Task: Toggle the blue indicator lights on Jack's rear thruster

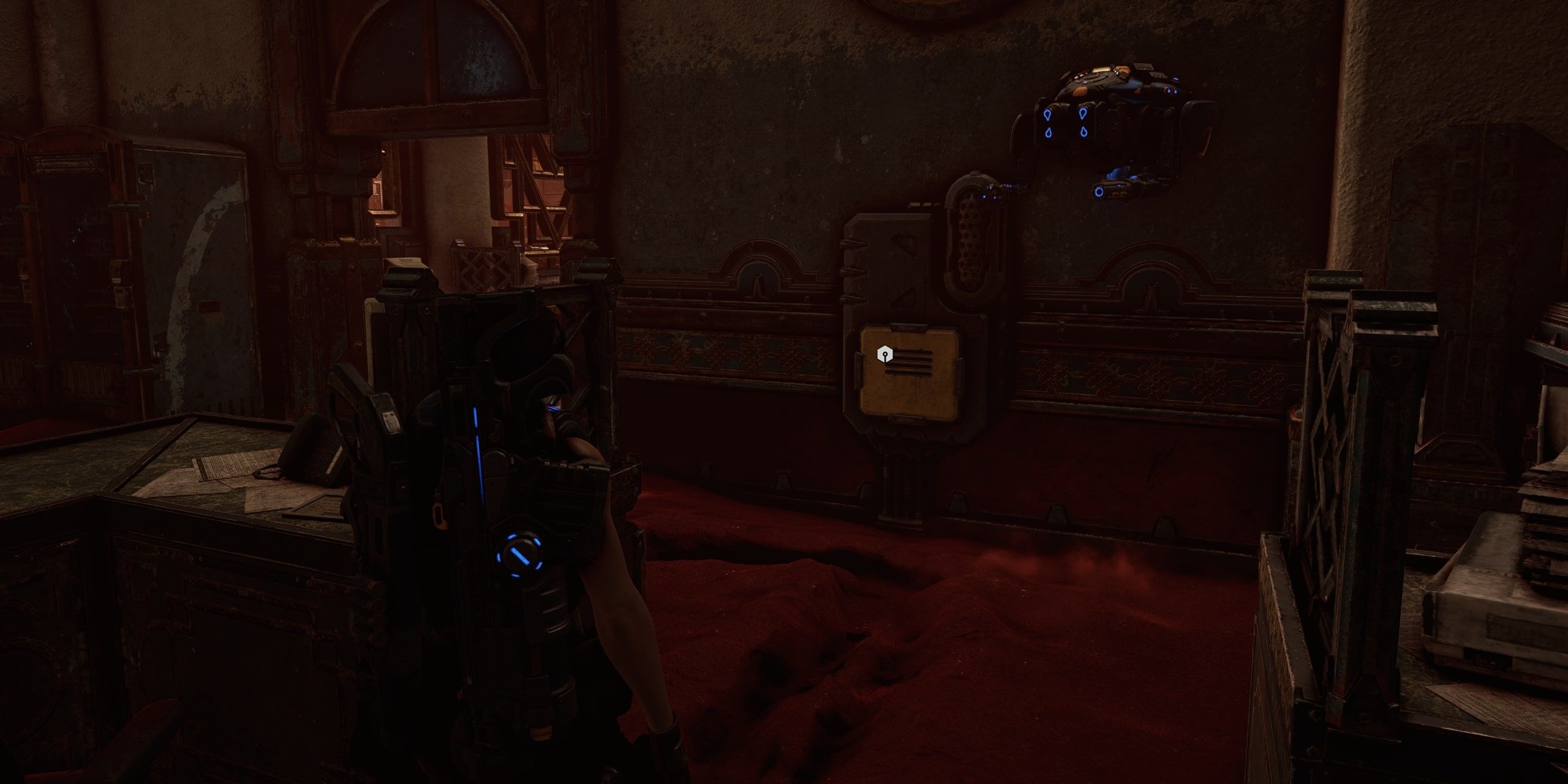Action: click(1171, 91)
